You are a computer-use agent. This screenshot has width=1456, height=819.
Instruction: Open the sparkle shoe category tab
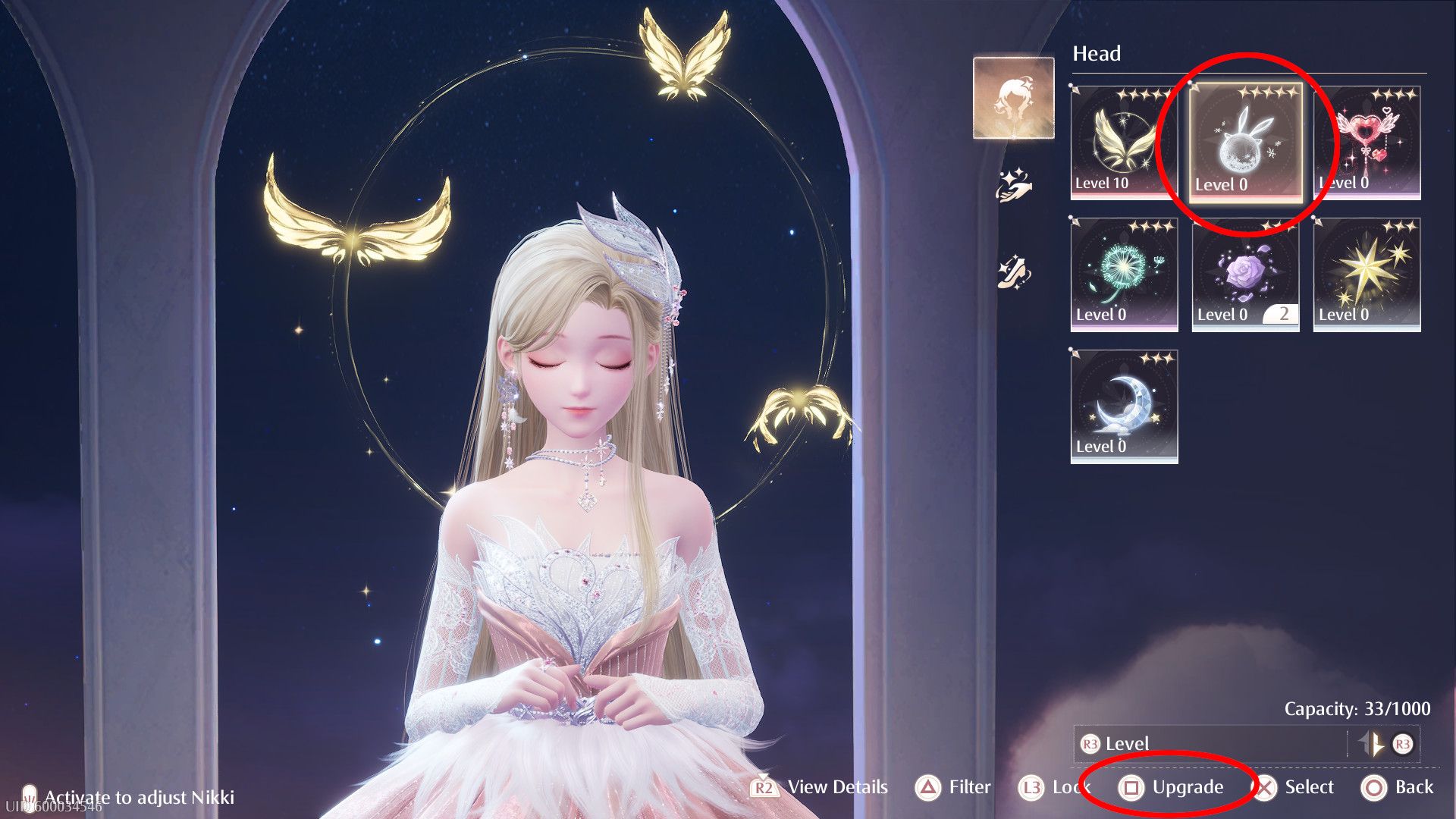(x=1013, y=271)
